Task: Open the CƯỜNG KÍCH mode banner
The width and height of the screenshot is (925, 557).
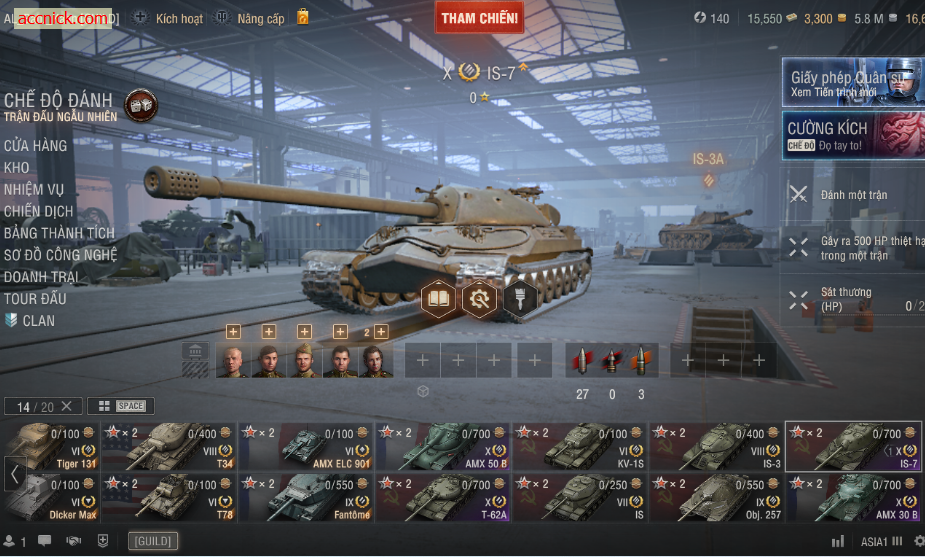Action: [x=853, y=135]
